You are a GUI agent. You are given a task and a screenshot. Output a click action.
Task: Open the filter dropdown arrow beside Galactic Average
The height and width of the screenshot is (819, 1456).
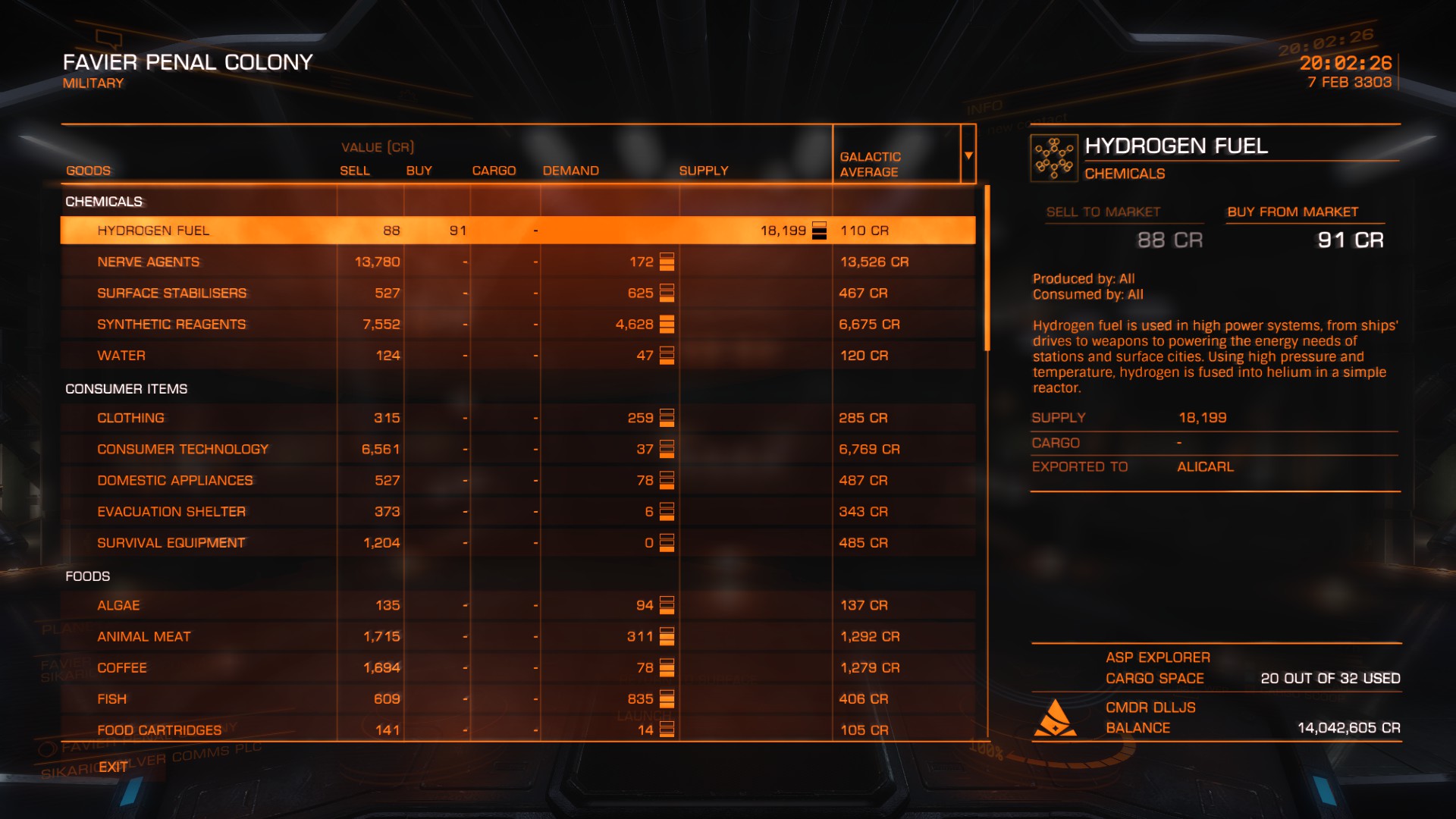(968, 155)
